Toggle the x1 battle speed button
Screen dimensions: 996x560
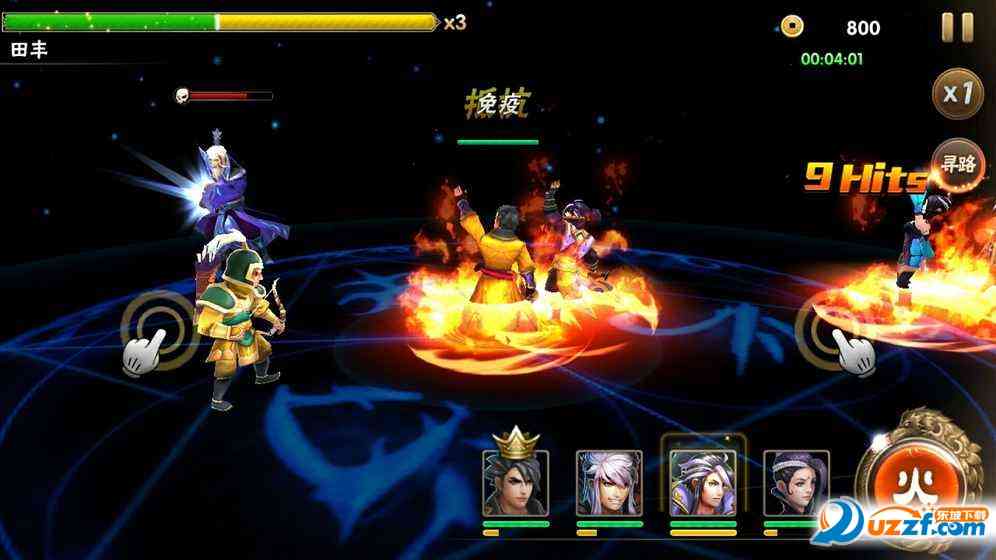pos(958,94)
